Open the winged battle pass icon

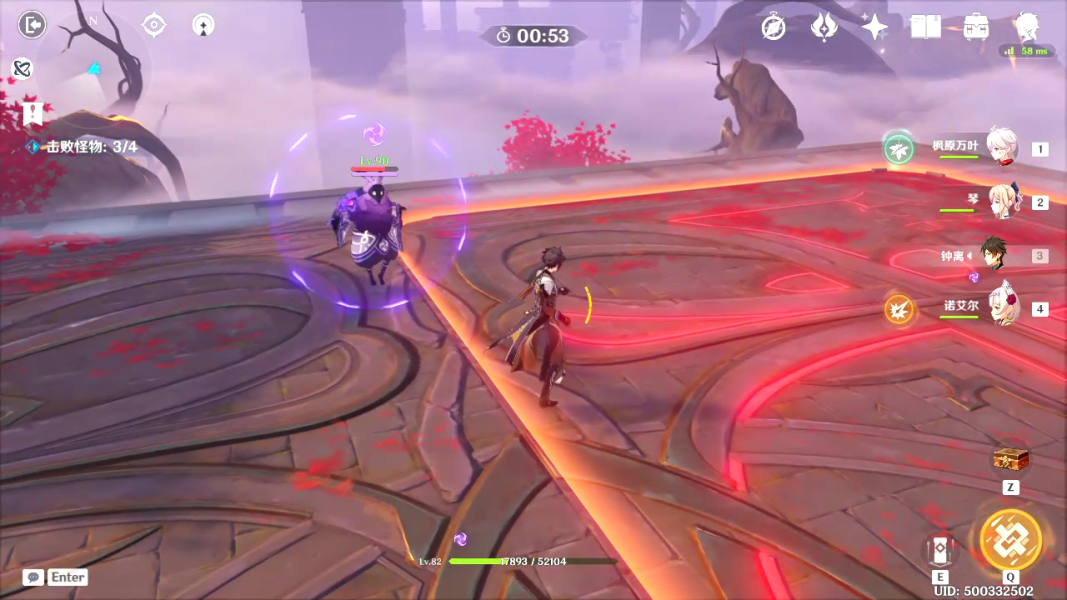click(823, 27)
